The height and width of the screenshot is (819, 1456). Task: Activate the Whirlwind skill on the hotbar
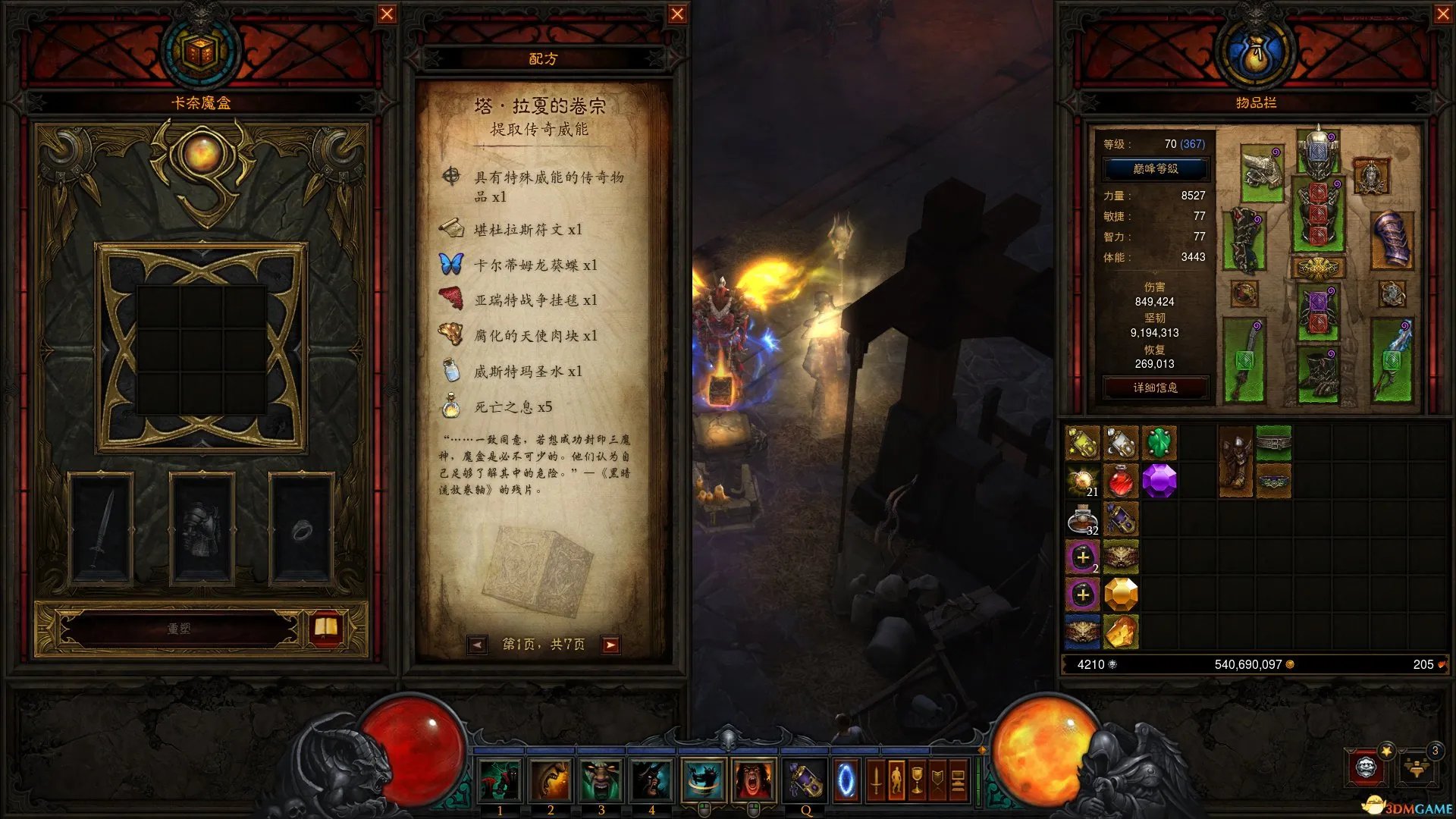[x=702, y=780]
